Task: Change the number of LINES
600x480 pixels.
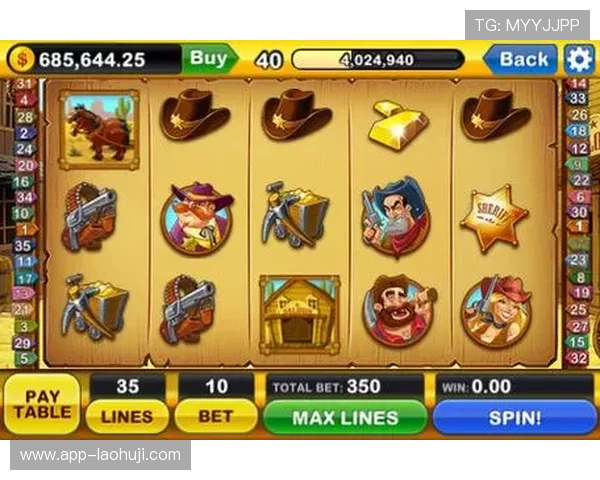Action: (x=127, y=416)
